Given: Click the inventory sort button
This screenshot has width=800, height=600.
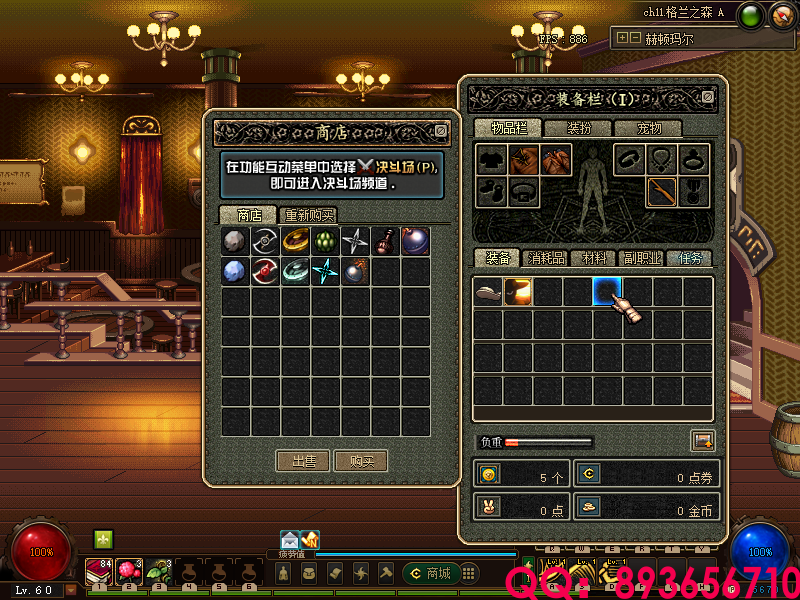Looking at the screenshot, I should tap(702, 440).
